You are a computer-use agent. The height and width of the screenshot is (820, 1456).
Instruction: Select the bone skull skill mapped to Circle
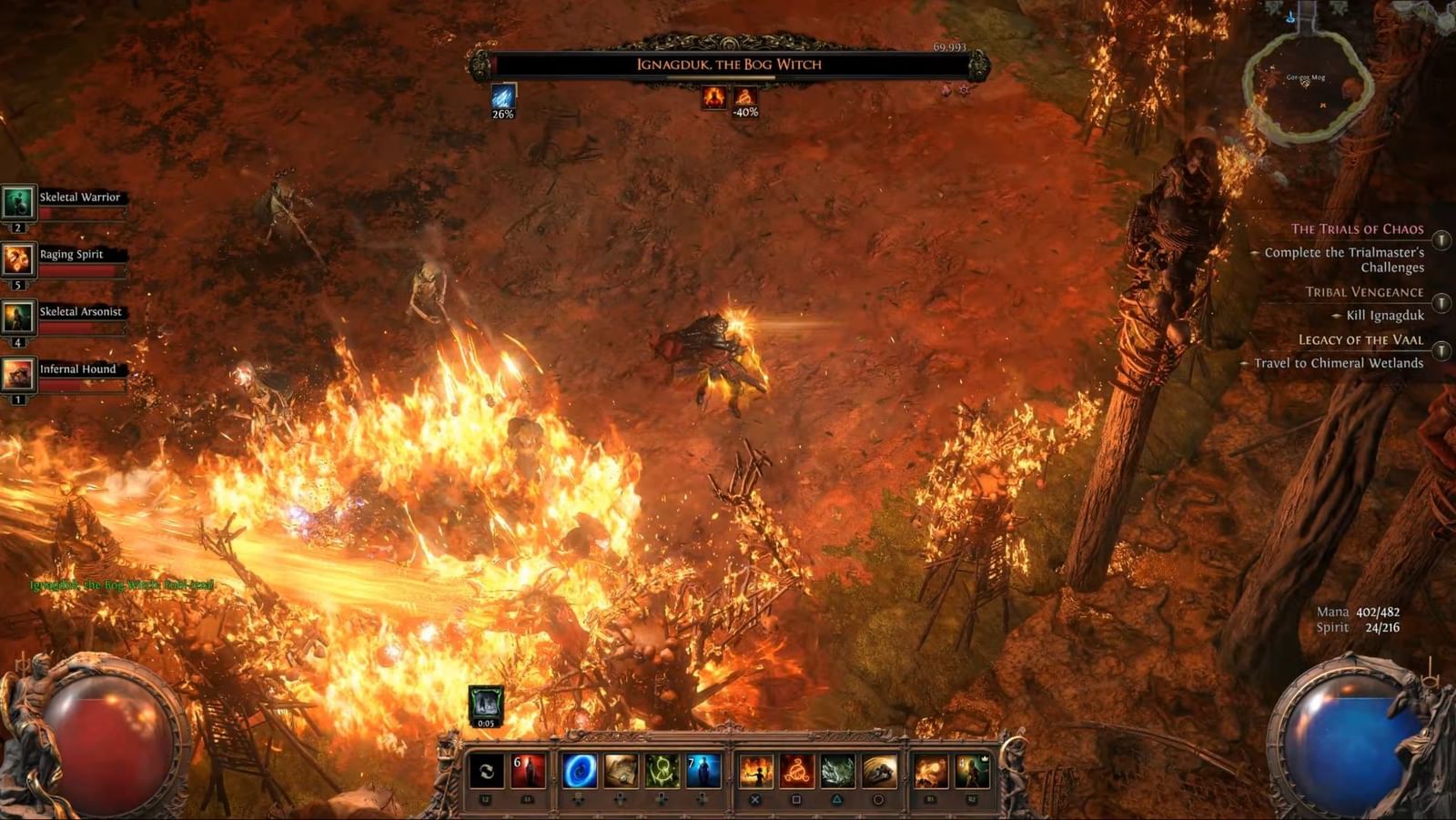point(878,772)
